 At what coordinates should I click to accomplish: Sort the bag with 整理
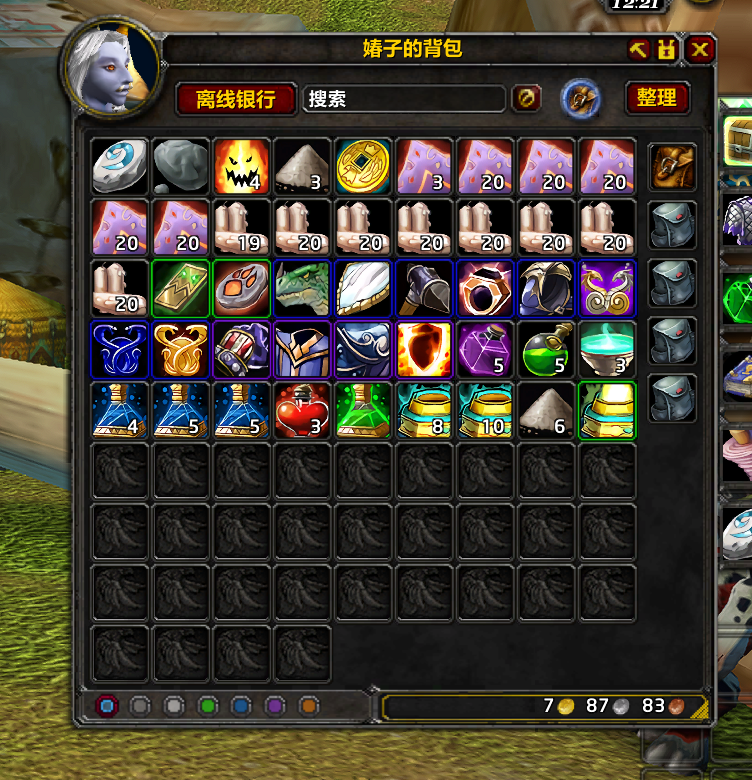[x=657, y=97]
